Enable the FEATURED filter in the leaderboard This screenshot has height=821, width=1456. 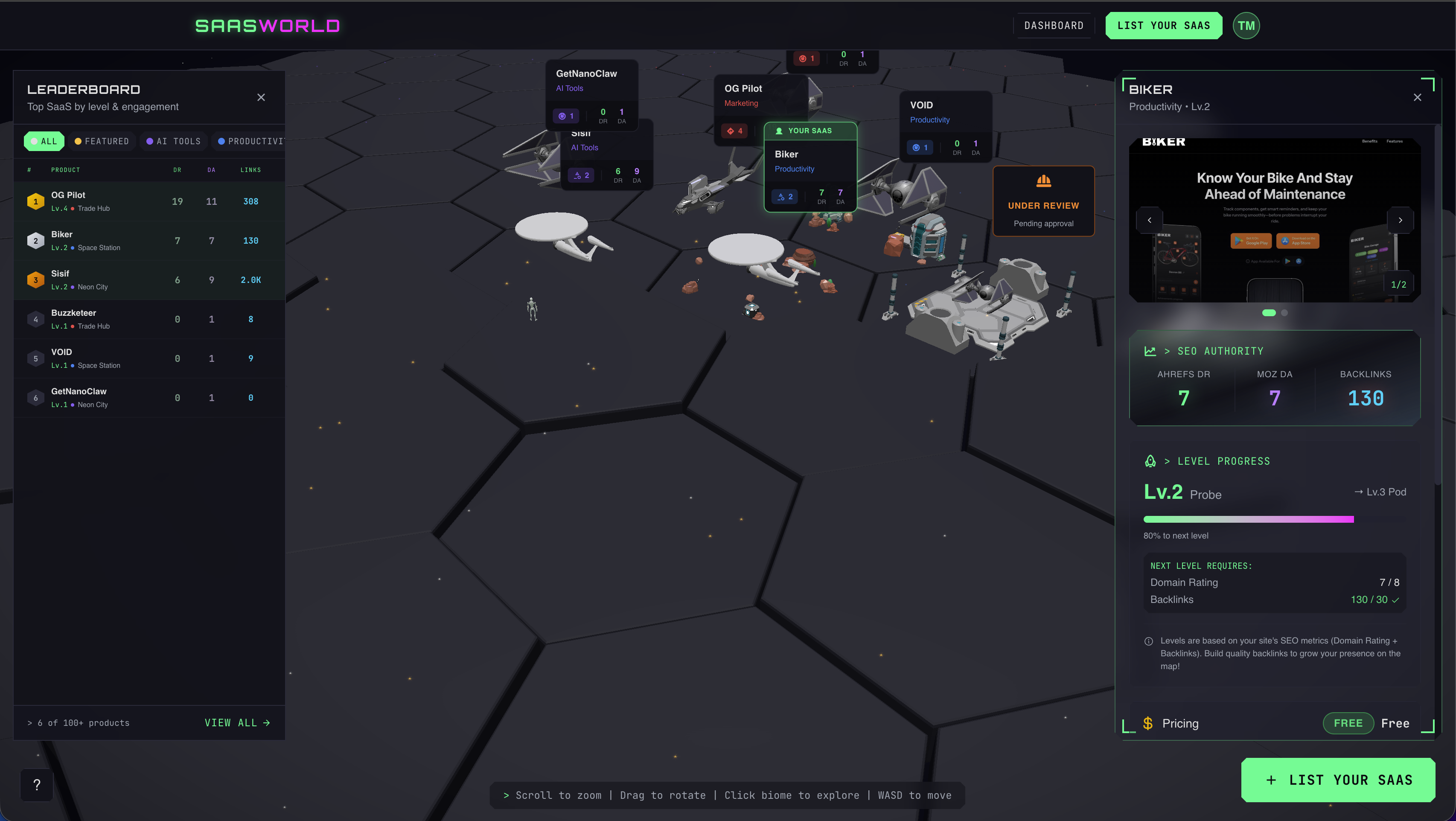coord(102,141)
